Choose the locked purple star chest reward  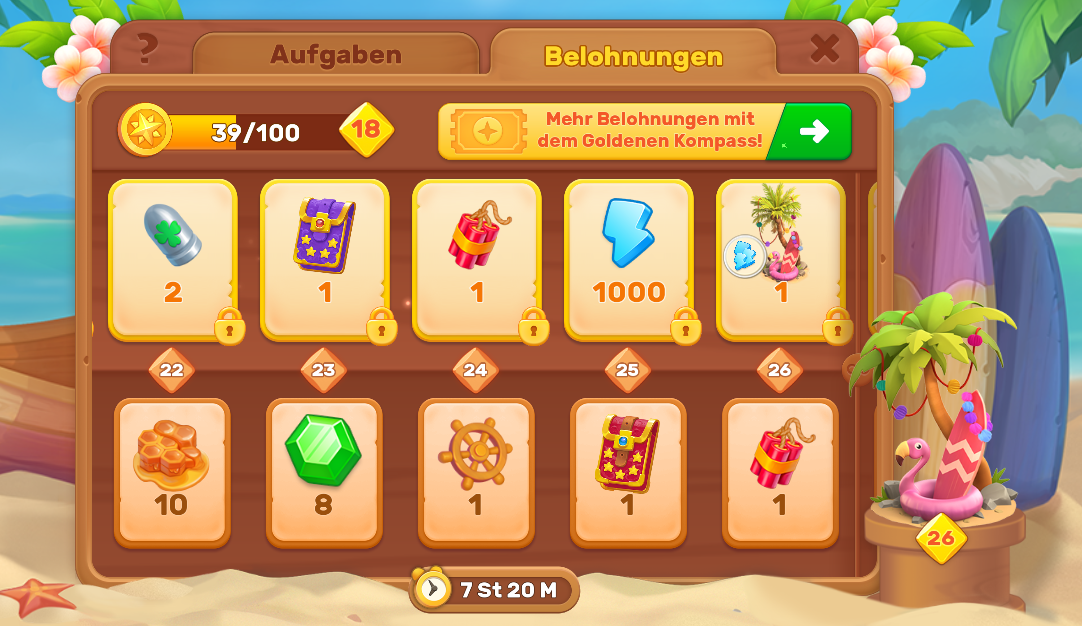(x=324, y=259)
